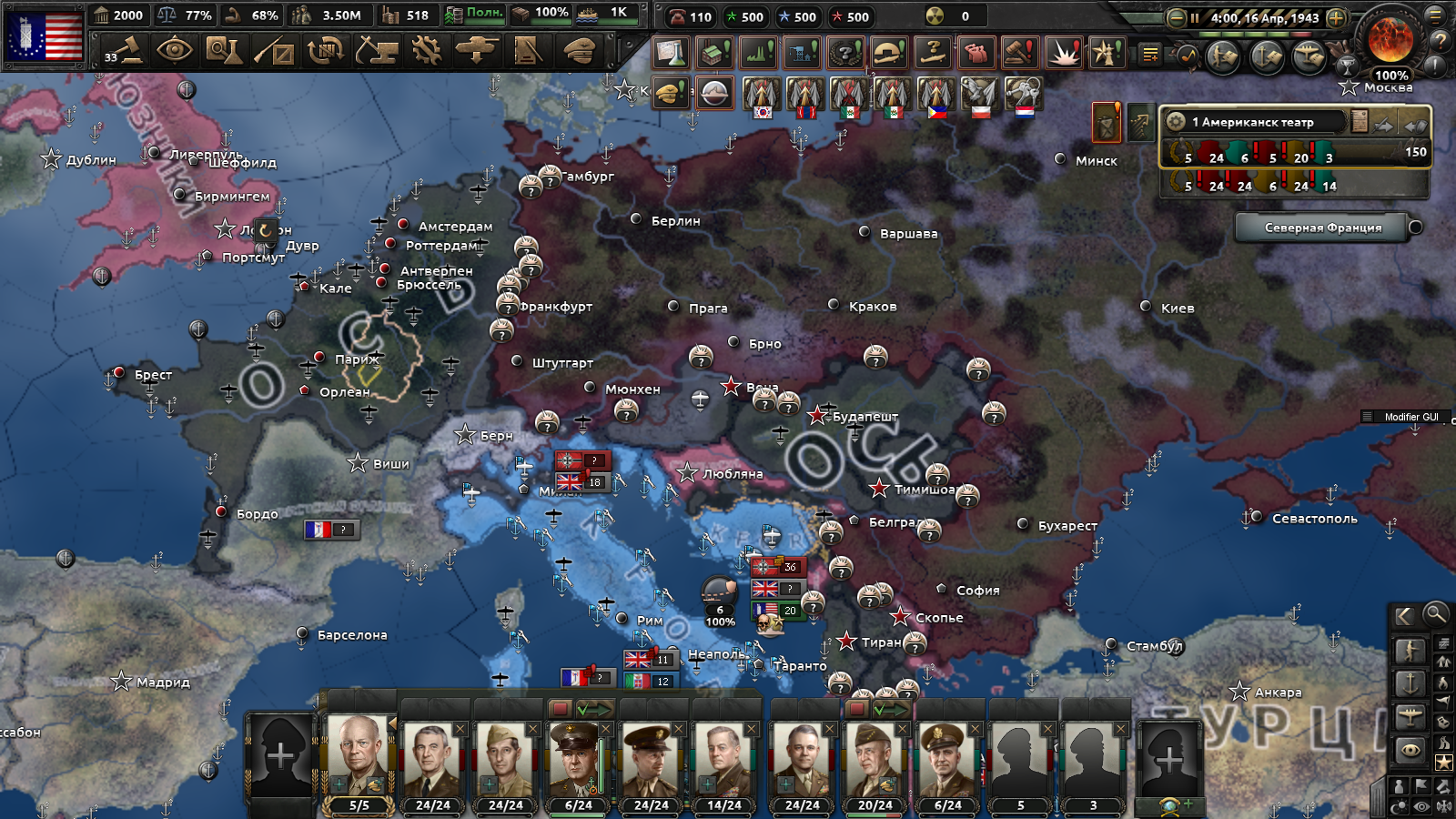Screen dimensions: 1456x819
Task: Increase game speed with the plus button
Action: coord(1336,18)
